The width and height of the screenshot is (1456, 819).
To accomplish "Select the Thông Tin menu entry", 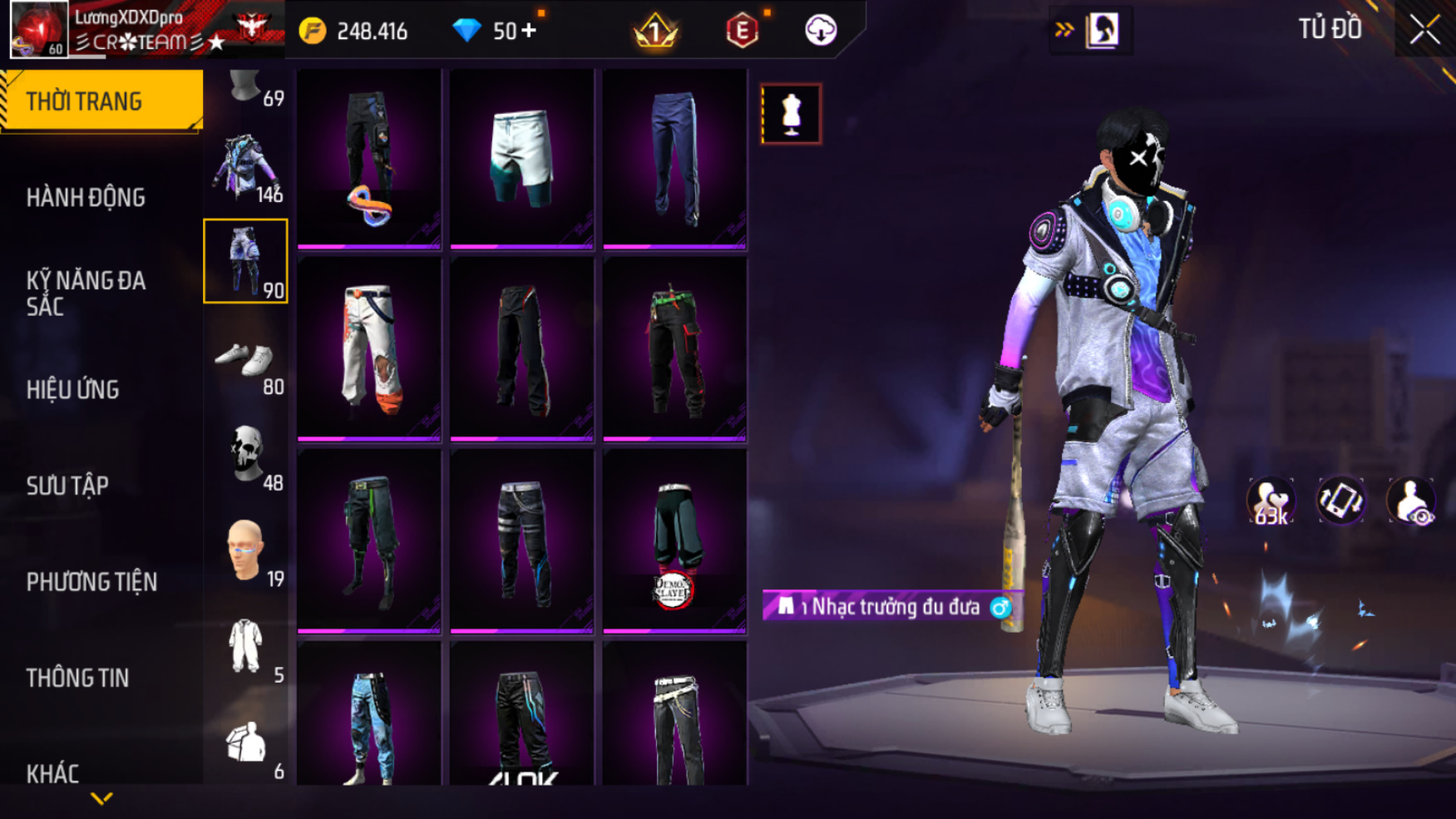I will click(77, 678).
